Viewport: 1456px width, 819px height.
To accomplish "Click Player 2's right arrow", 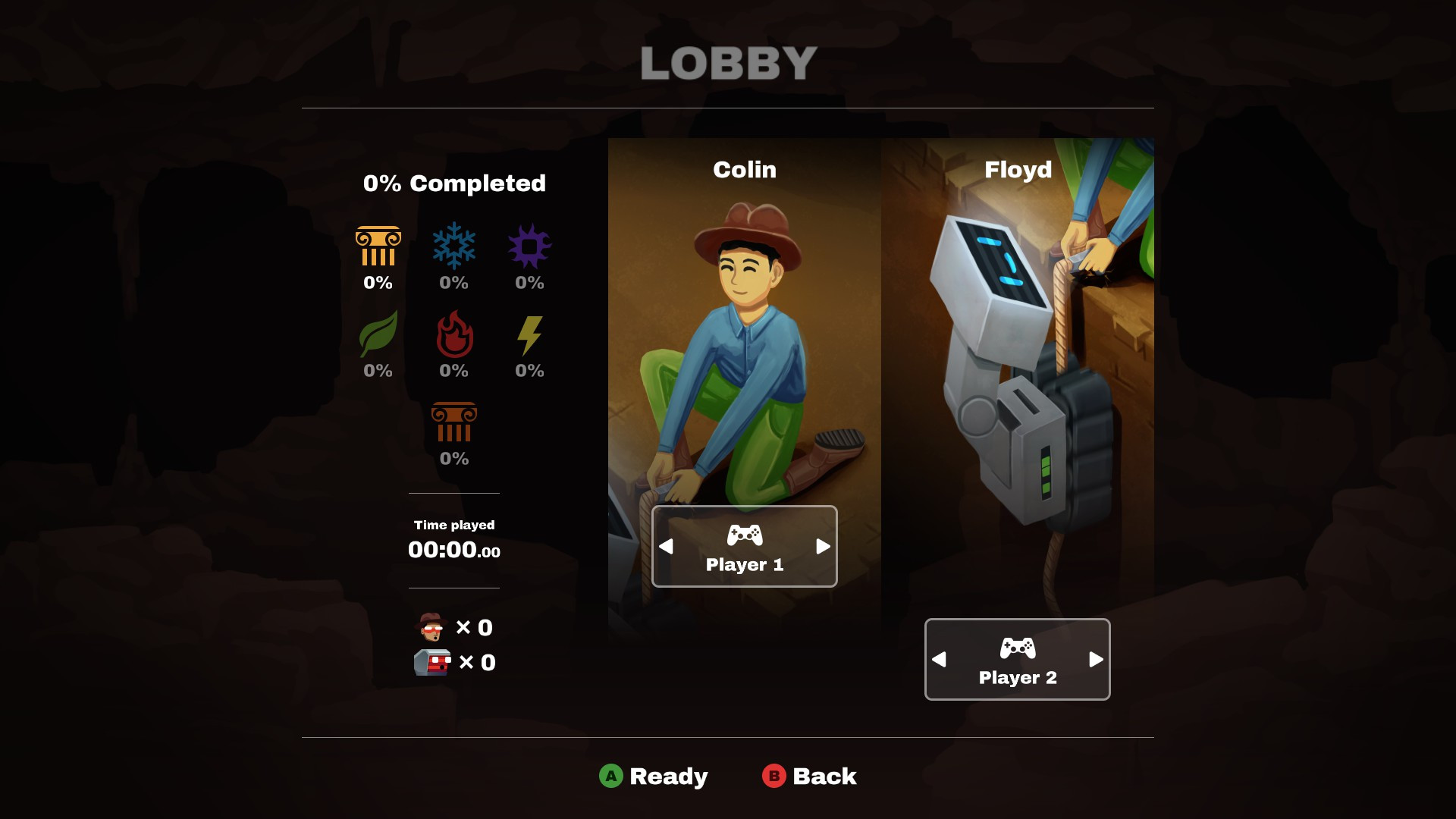I will click(x=1096, y=660).
